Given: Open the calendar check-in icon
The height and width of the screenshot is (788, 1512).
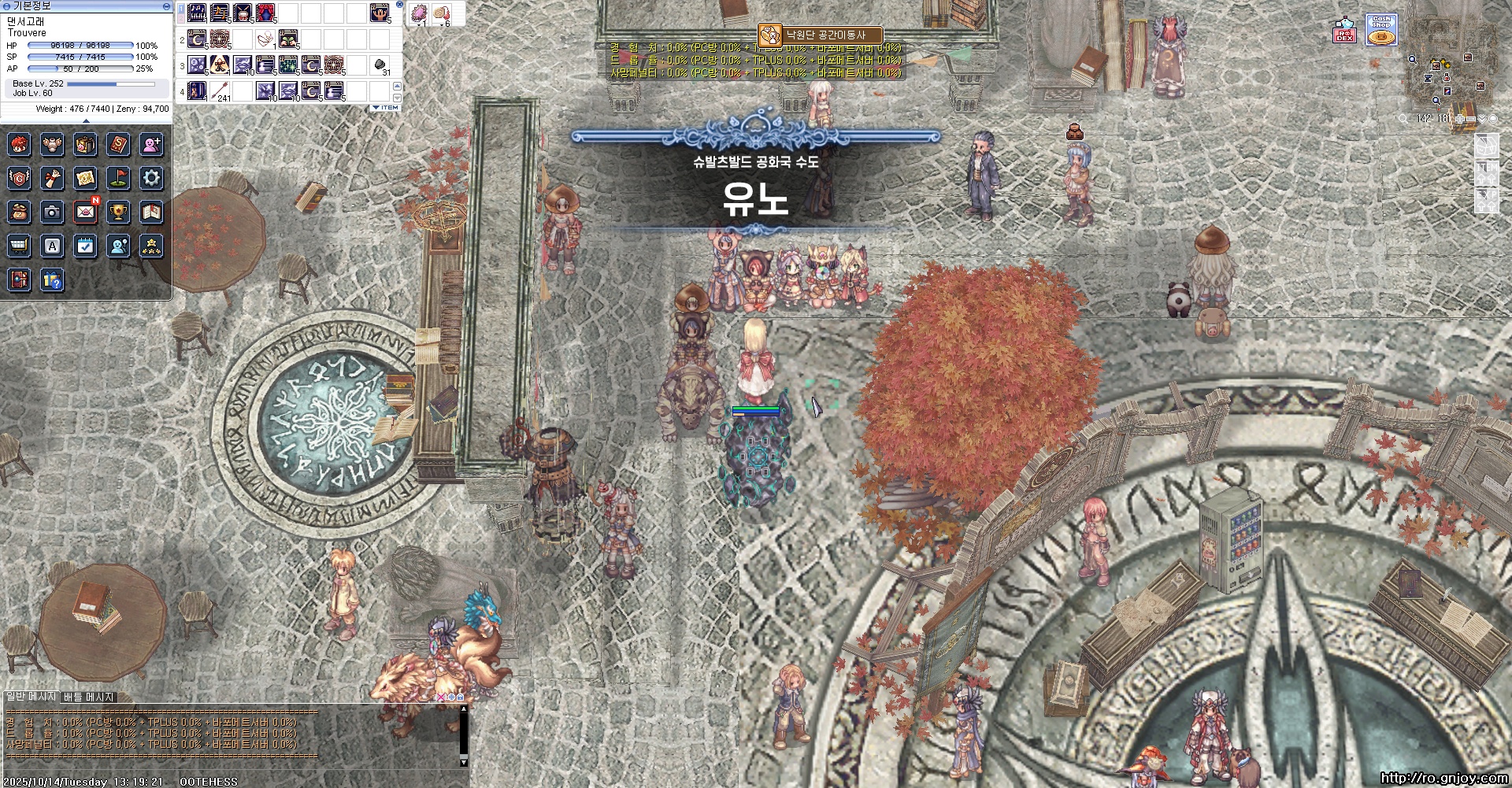Looking at the screenshot, I should pyautogui.click(x=85, y=246).
